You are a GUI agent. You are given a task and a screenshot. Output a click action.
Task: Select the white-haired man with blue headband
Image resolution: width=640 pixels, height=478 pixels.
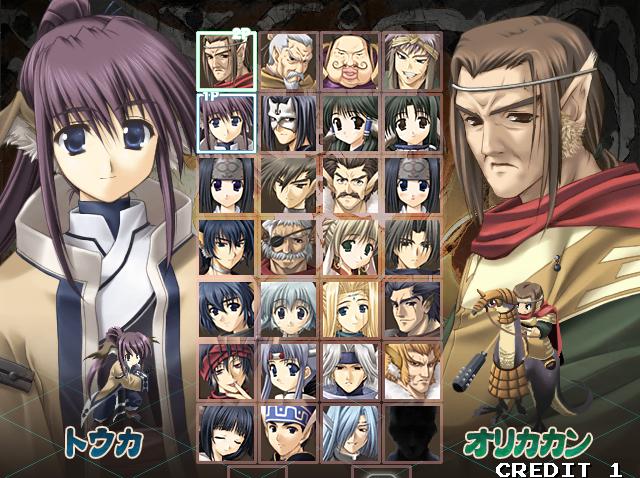click(x=351, y=370)
